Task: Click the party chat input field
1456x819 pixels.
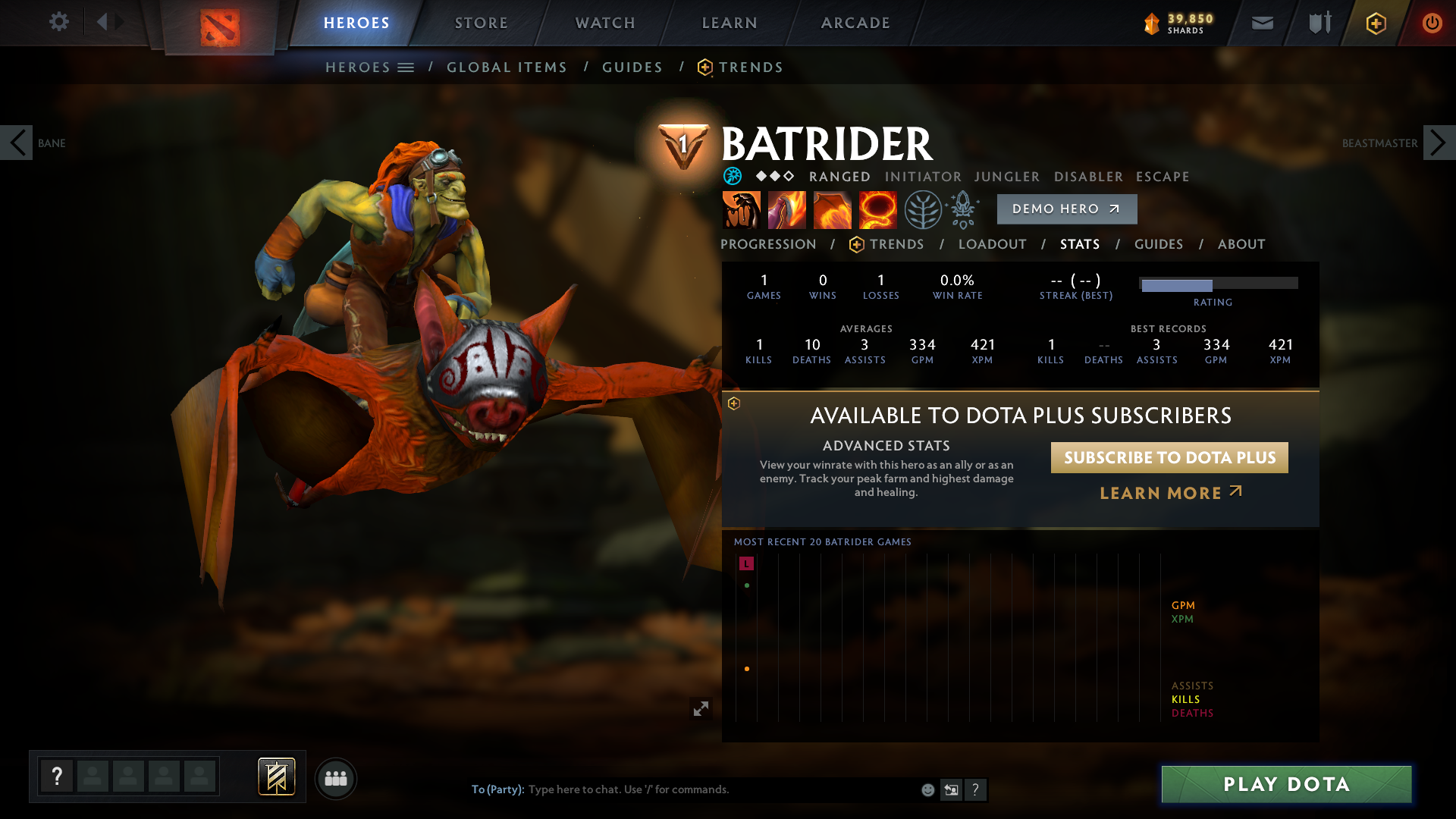Action: click(x=720, y=789)
